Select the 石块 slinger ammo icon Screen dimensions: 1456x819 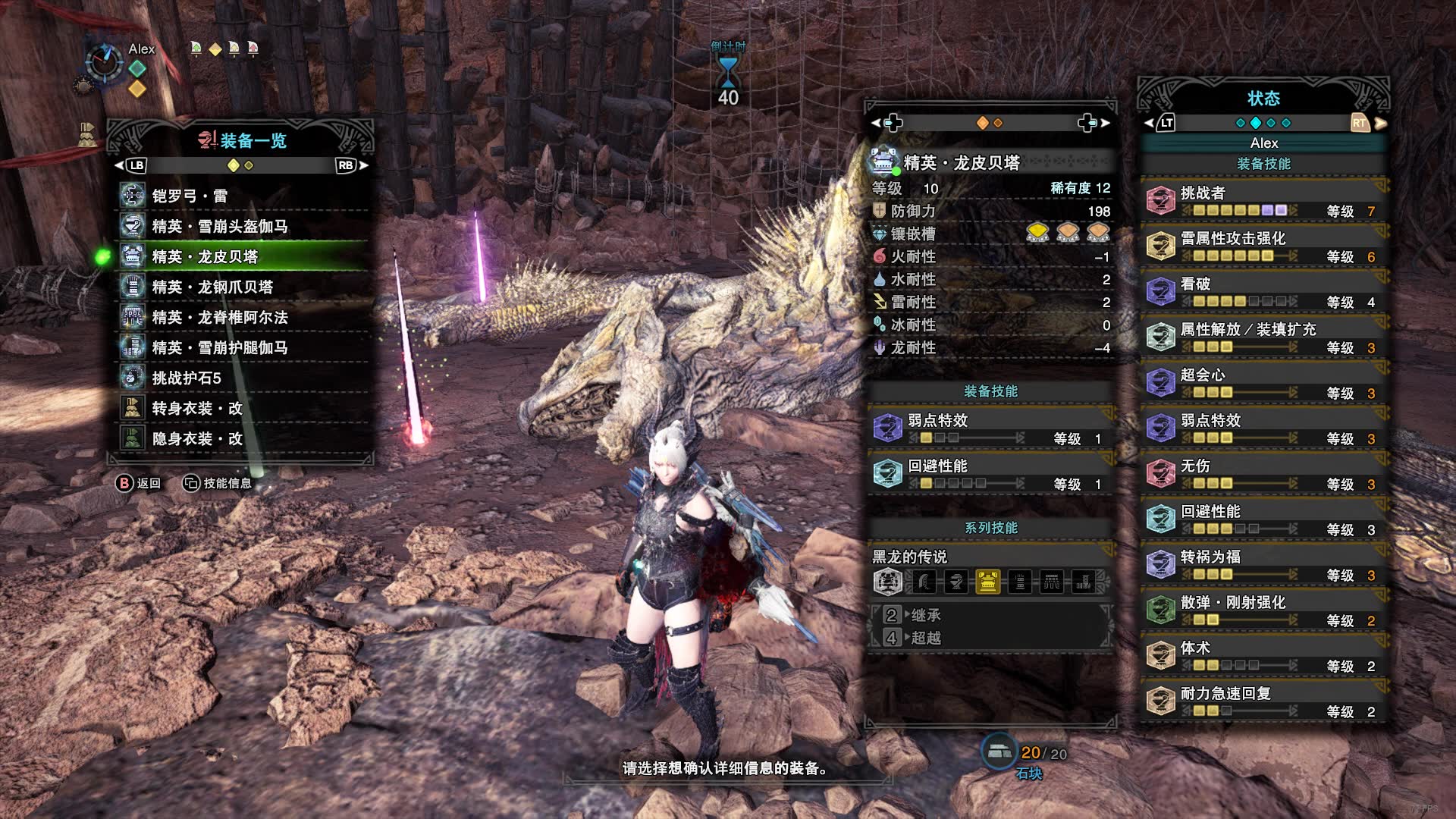[999, 752]
